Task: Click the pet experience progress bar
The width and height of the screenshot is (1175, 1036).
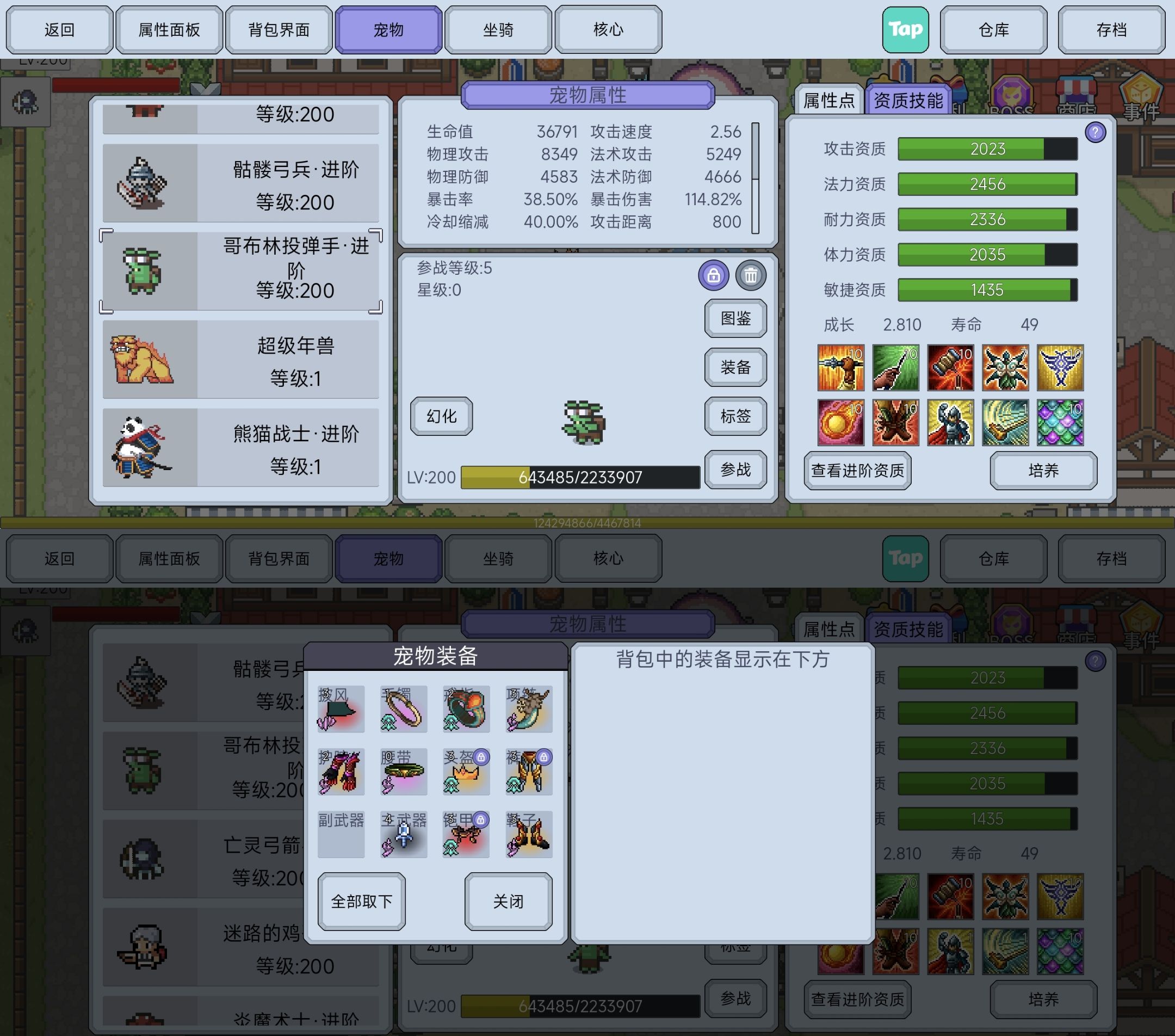Action: click(x=580, y=477)
